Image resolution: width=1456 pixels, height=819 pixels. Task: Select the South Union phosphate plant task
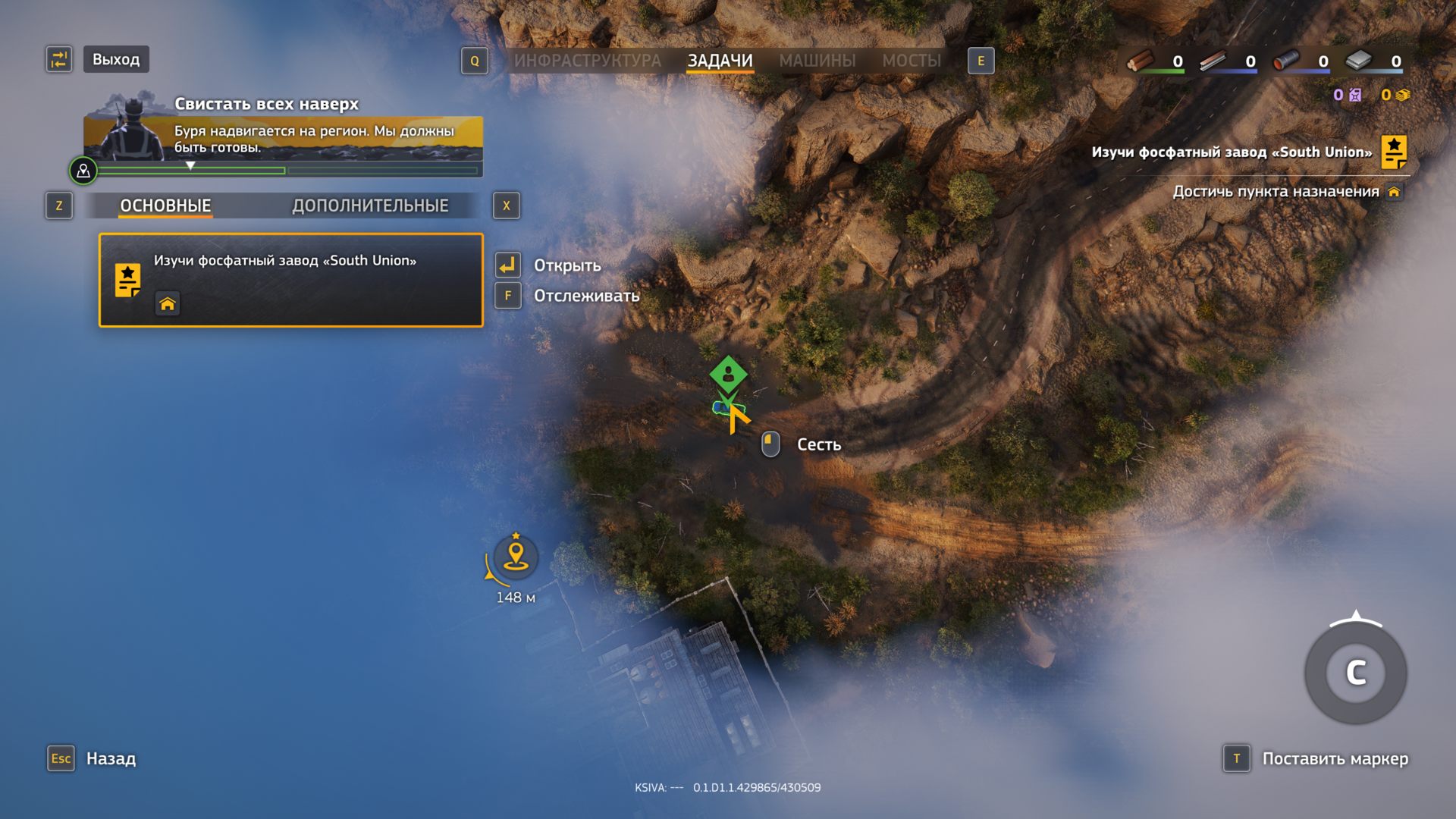click(x=290, y=280)
